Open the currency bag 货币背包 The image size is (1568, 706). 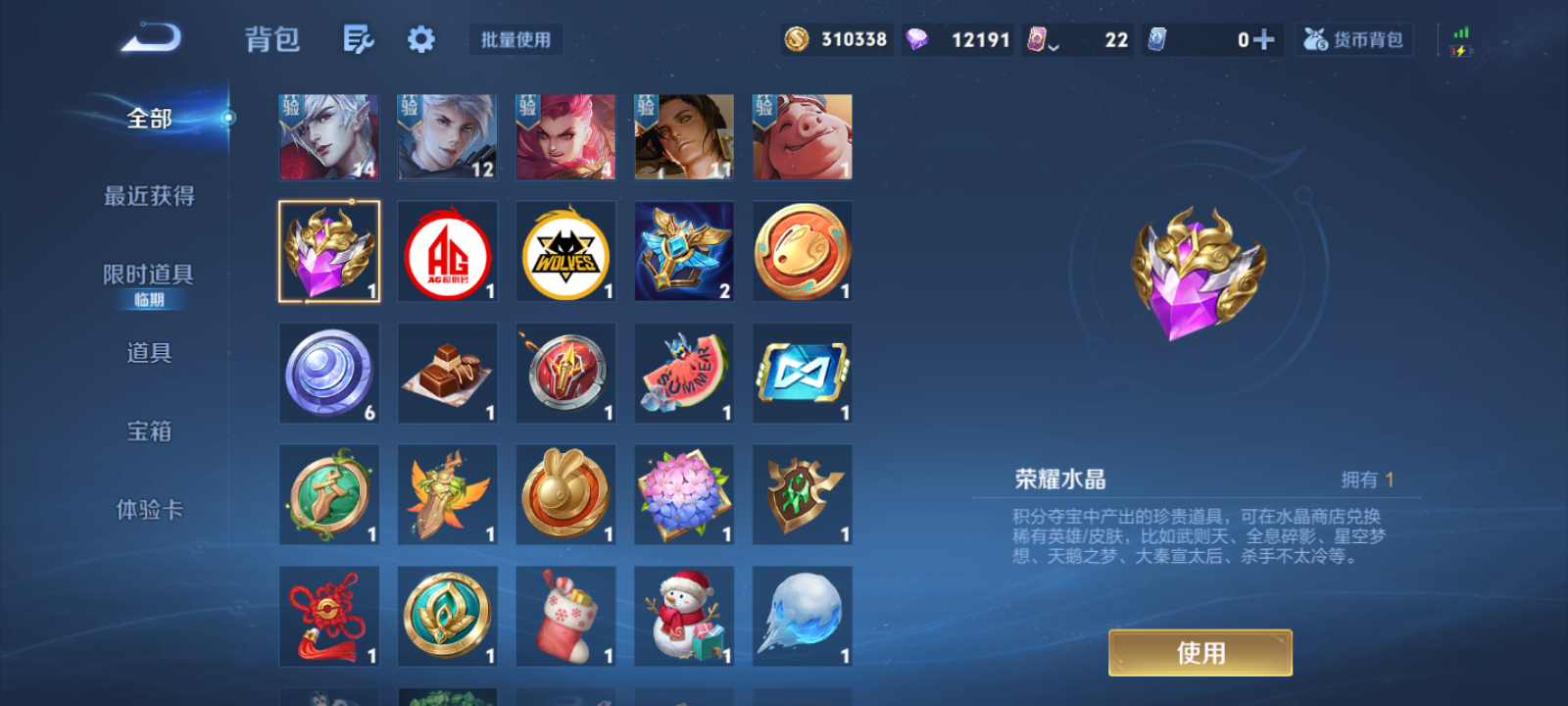pos(1353,40)
